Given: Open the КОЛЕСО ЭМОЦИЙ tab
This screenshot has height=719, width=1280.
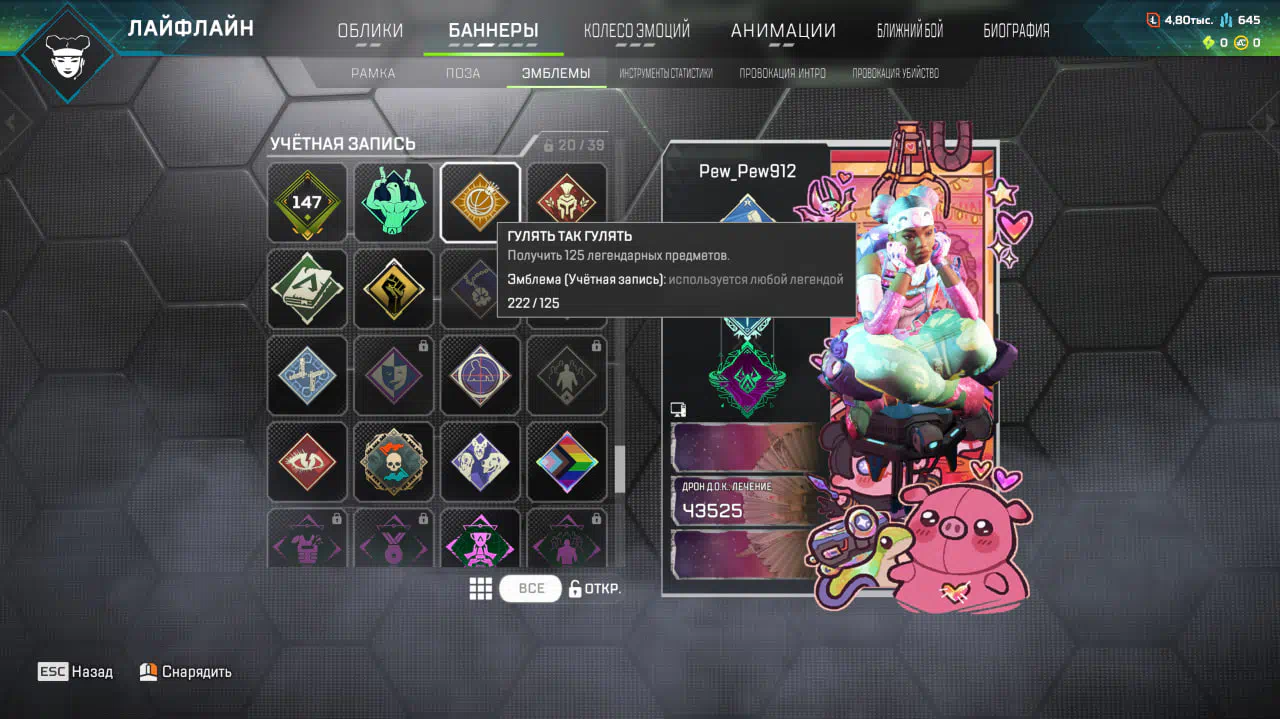Looking at the screenshot, I should click(x=636, y=31).
